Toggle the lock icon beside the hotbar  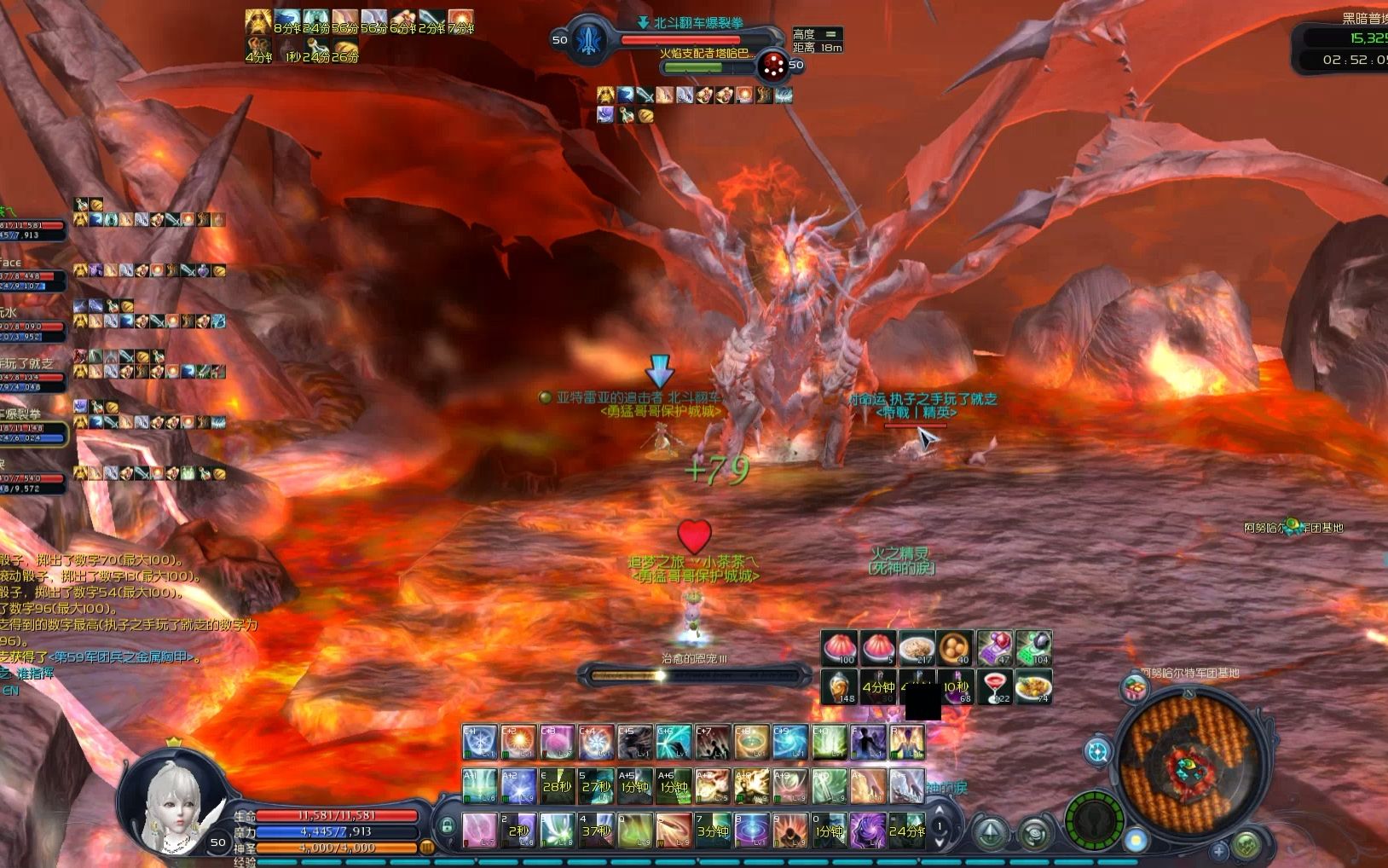click(447, 826)
